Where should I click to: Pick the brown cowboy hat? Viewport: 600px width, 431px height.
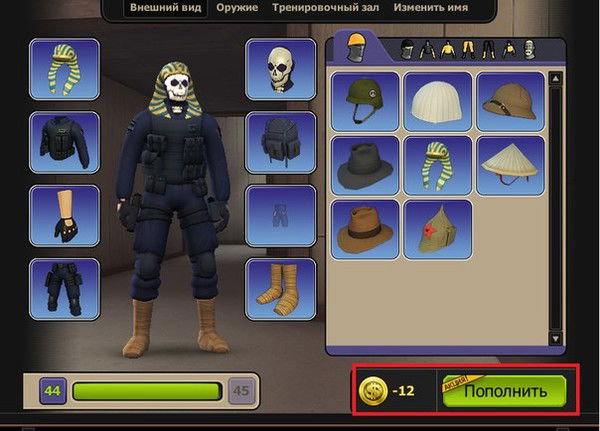point(365,228)
